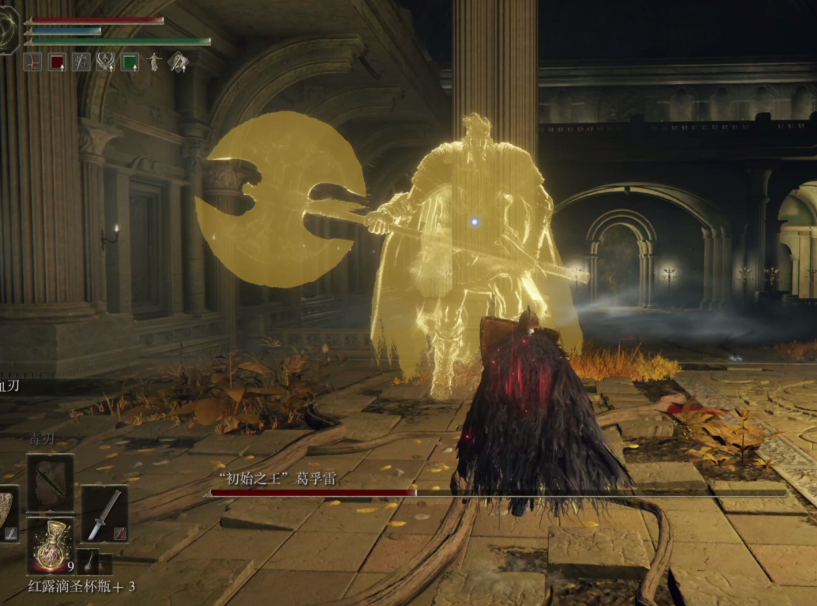817x606 pixels.
Task: Select the Poison Blade spell slot
Action: click(50, 483)
